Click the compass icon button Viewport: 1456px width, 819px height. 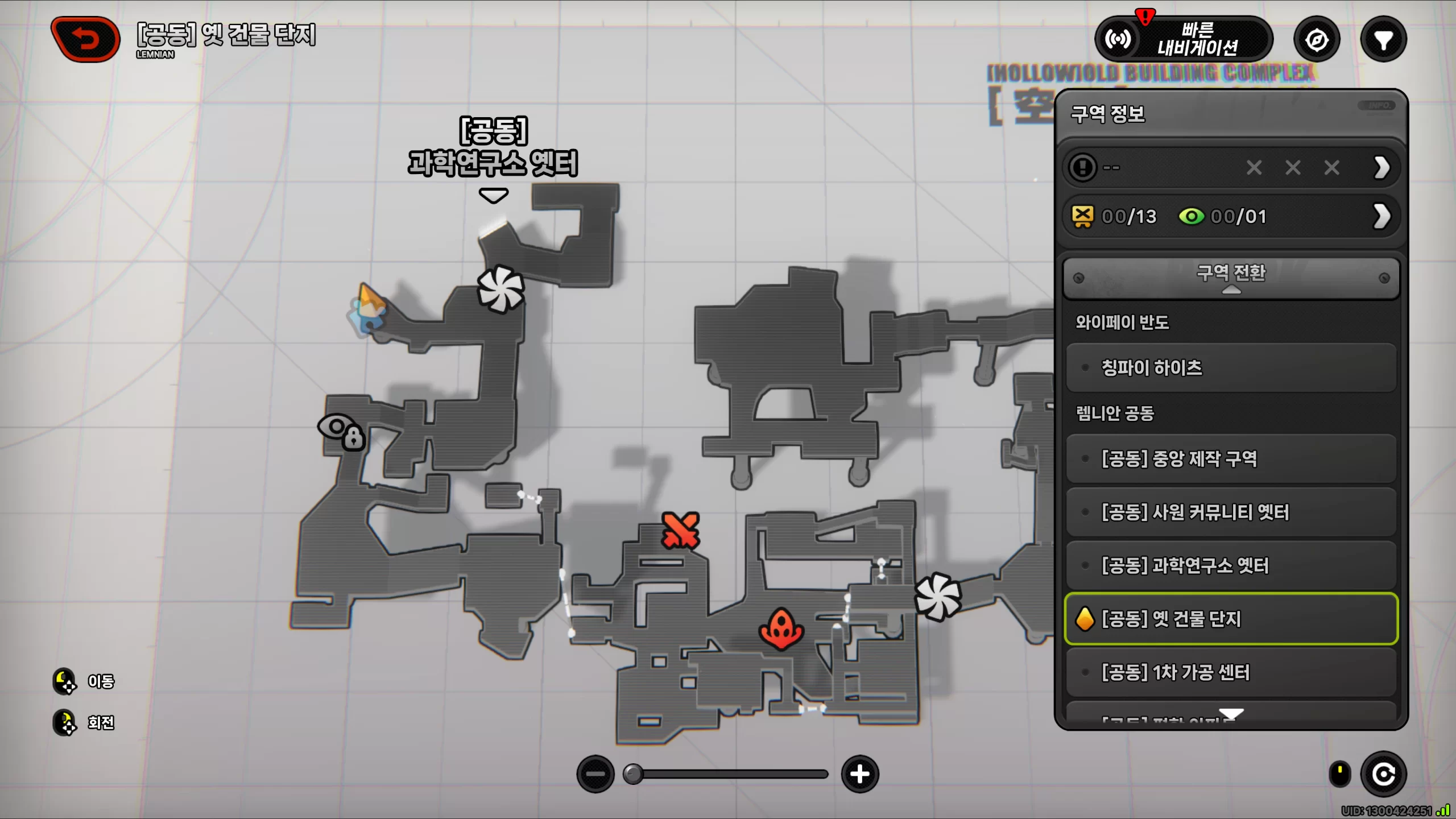click(1317, 40)
